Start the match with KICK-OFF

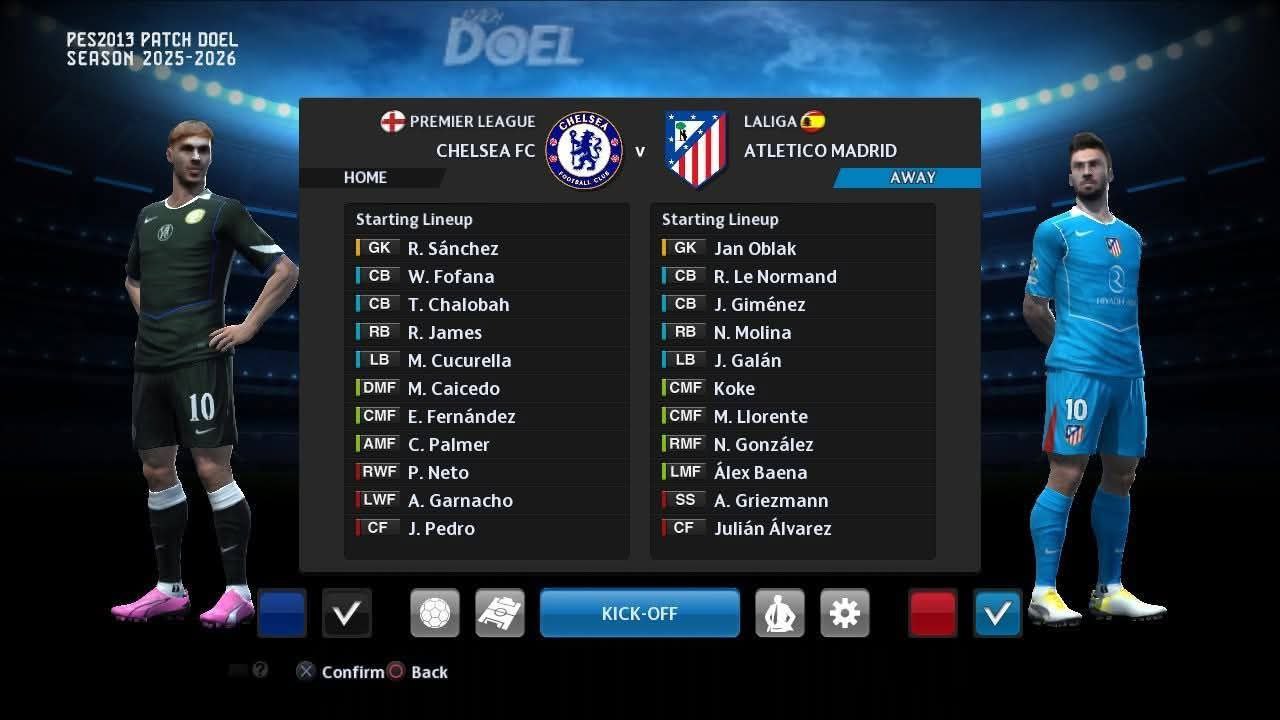point(639,613)
